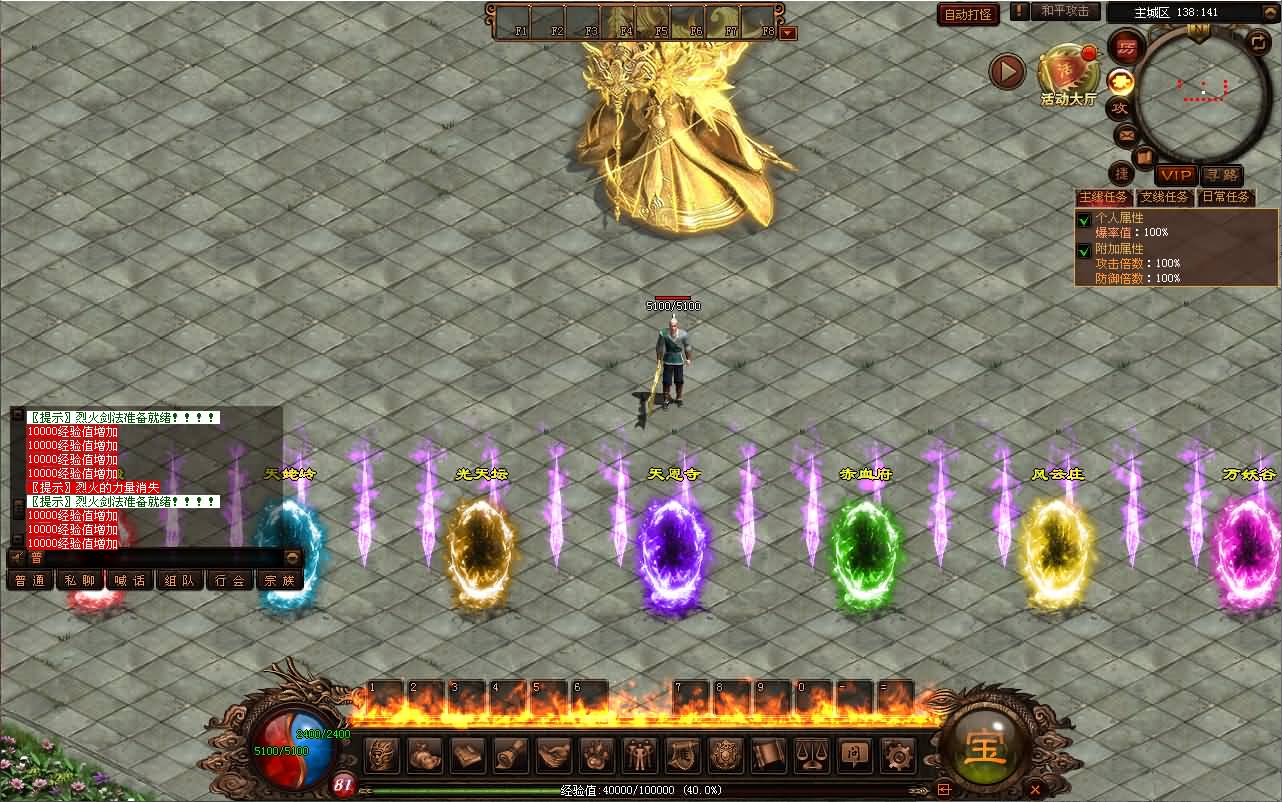Viewport: 1282px width, 802px height.
Task: Uncheck the 附加属性 checkbox
Action: tap(1084, 251)
